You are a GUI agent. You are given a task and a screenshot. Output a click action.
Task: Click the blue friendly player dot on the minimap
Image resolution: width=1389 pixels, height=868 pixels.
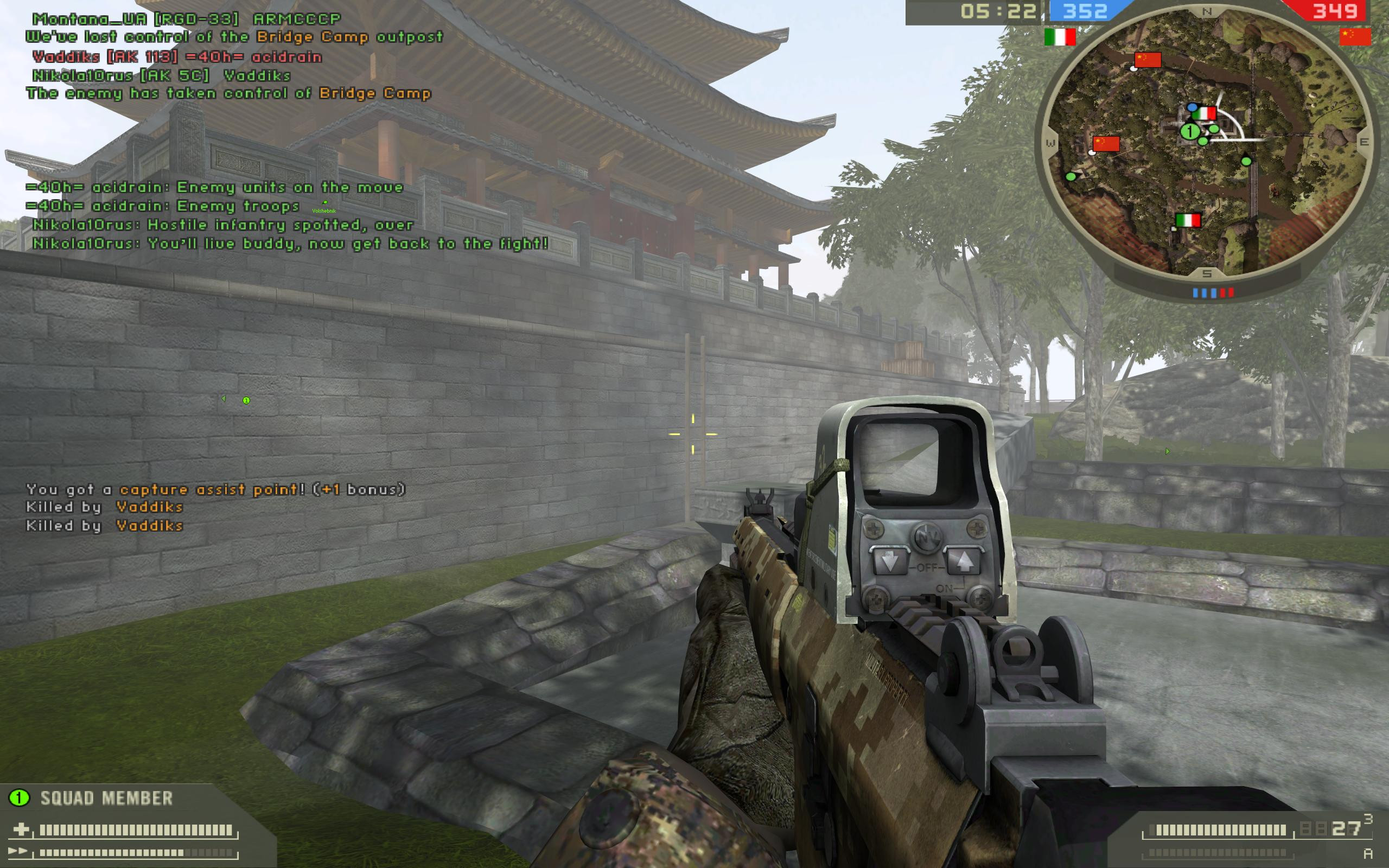pos(1193,108)
